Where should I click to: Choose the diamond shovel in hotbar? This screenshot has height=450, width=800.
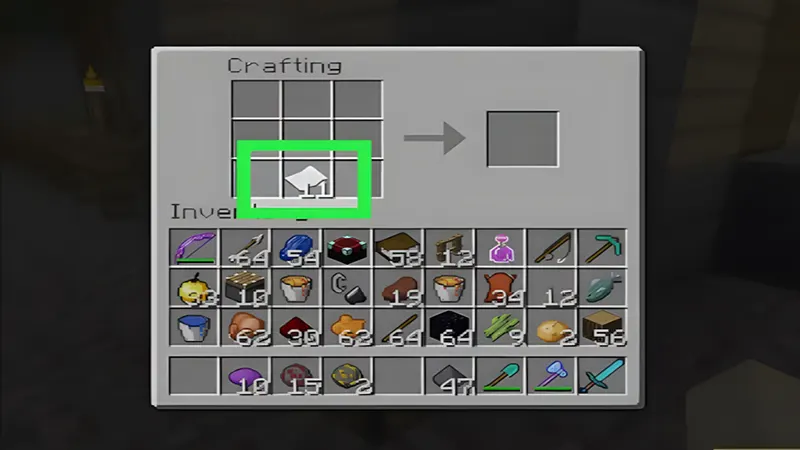501,376
